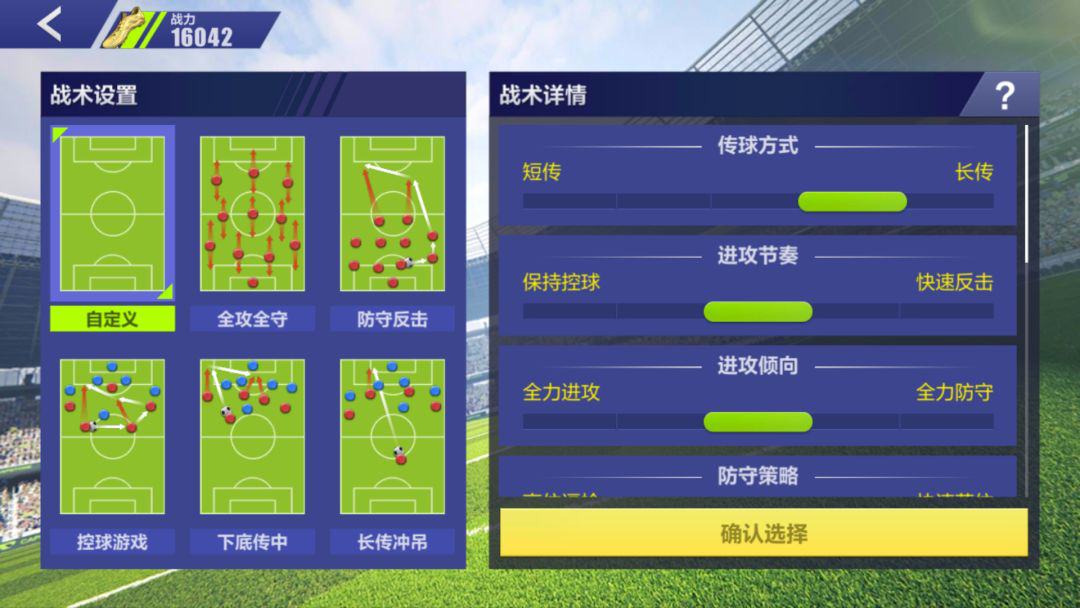Set attack tempo to 快速反击 end of slider
This screenshot has width=1080, height=608.
(x=970, y=312)
